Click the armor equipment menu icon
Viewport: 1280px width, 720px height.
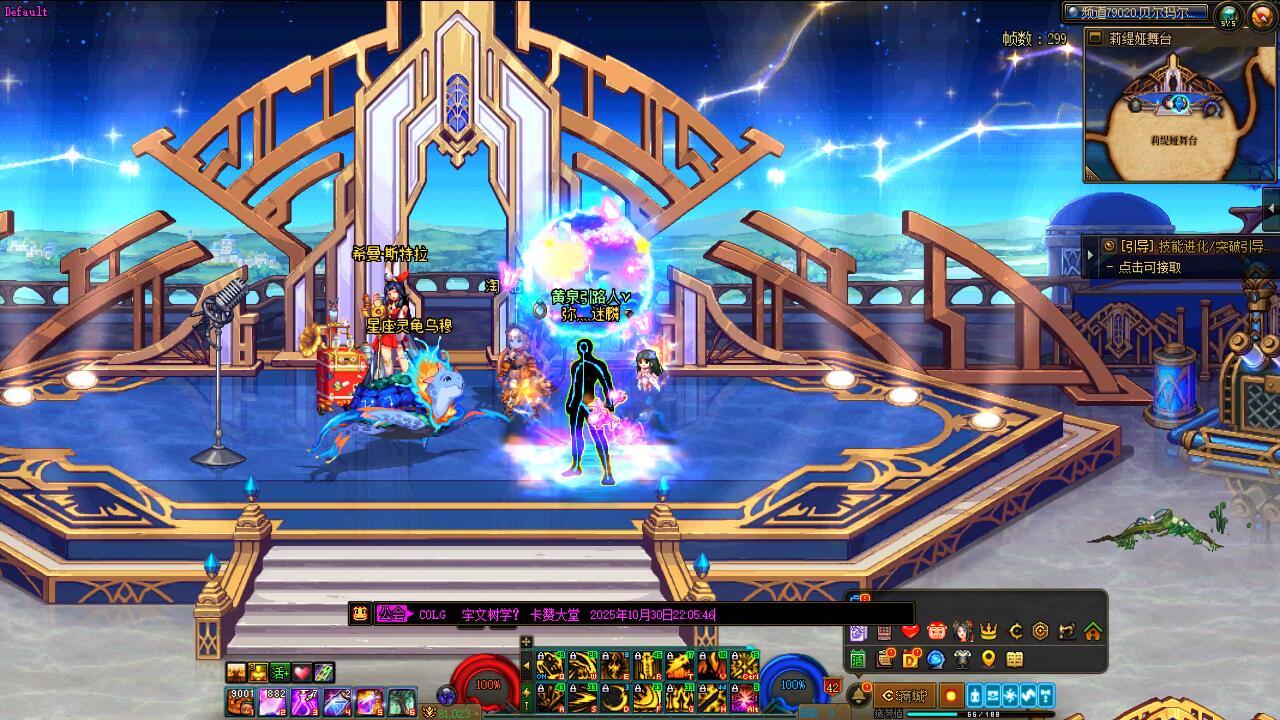(x=962, y=659)
